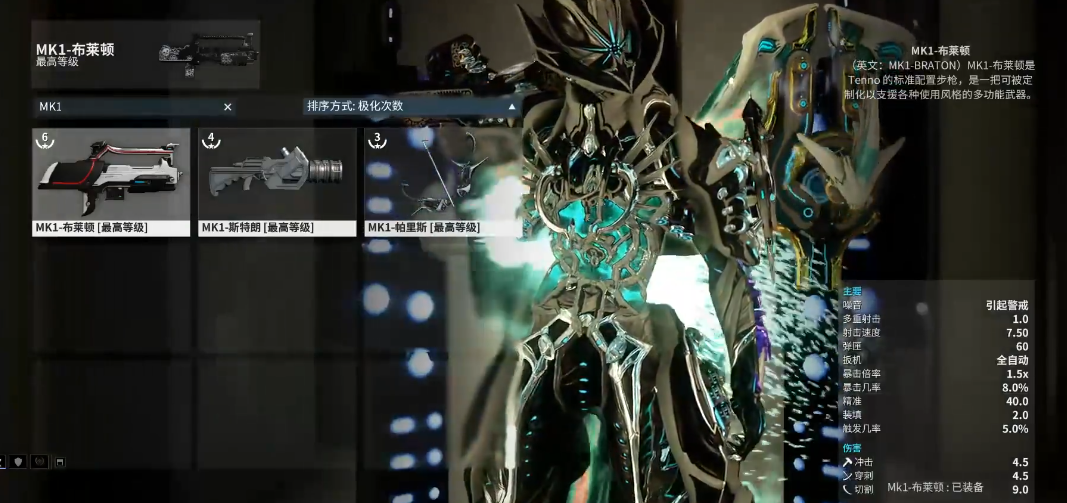Click the small save-disk icon

coord(60,461)
